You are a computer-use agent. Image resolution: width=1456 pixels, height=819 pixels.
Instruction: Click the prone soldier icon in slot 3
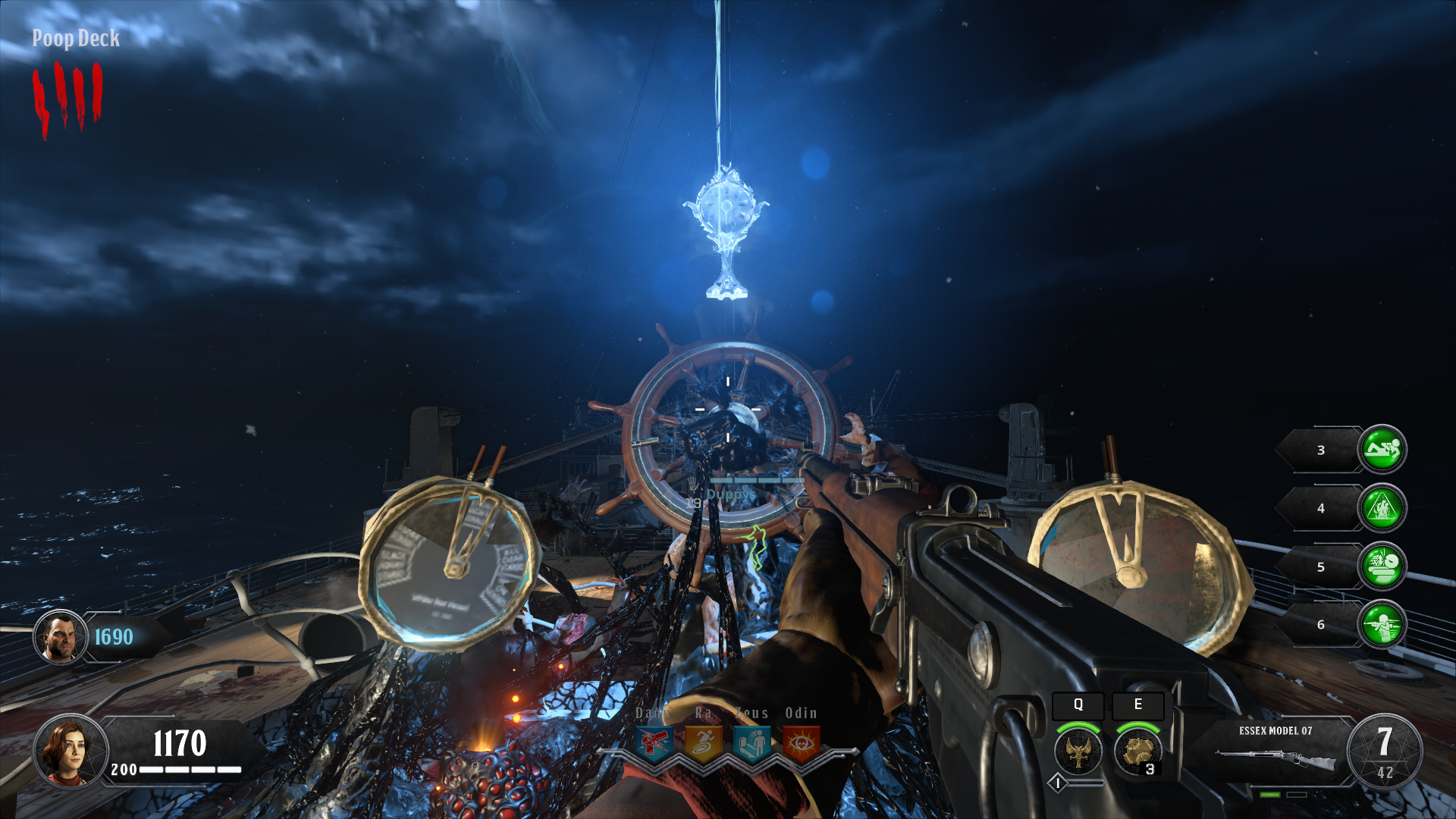coord(1383,450)
